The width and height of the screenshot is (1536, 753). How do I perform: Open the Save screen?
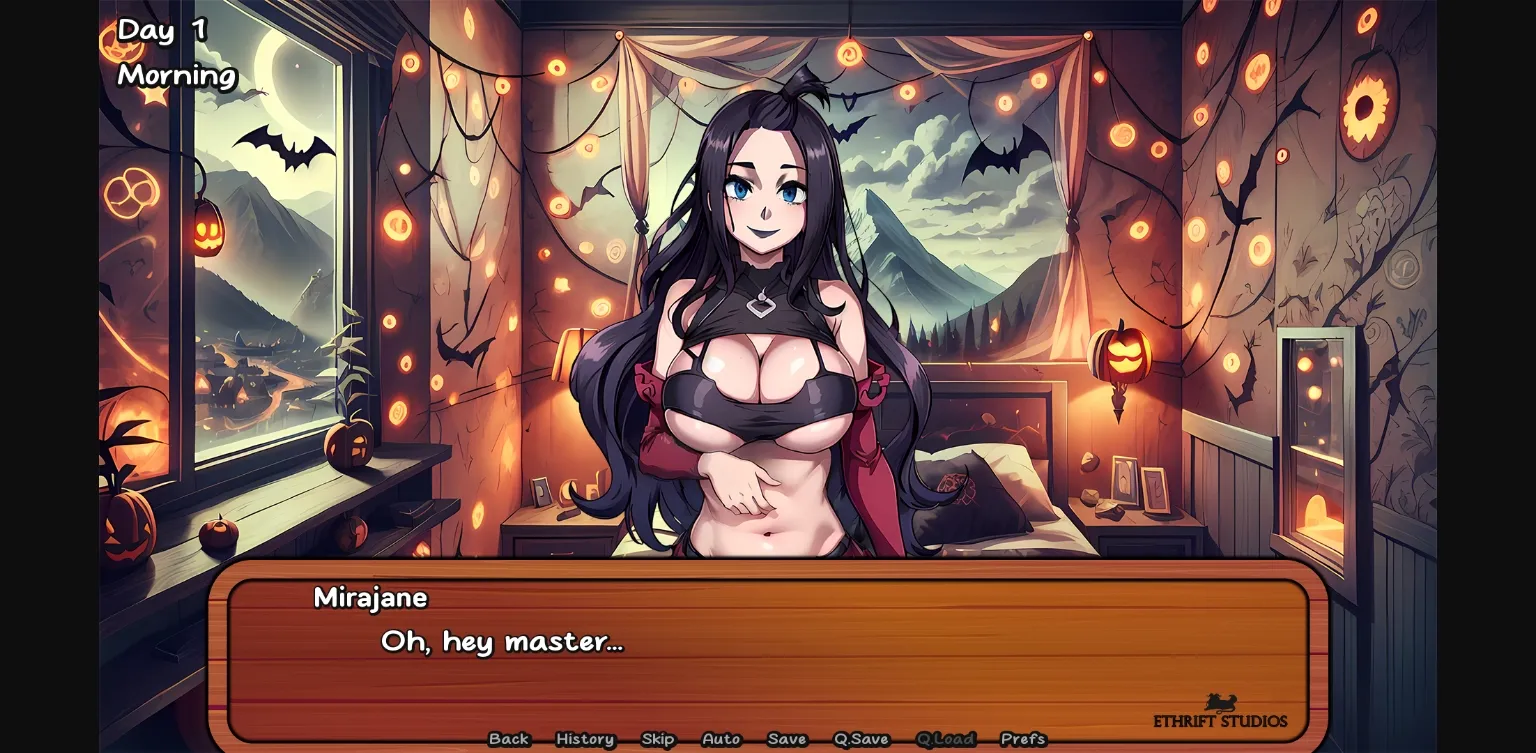pos(787,739)
